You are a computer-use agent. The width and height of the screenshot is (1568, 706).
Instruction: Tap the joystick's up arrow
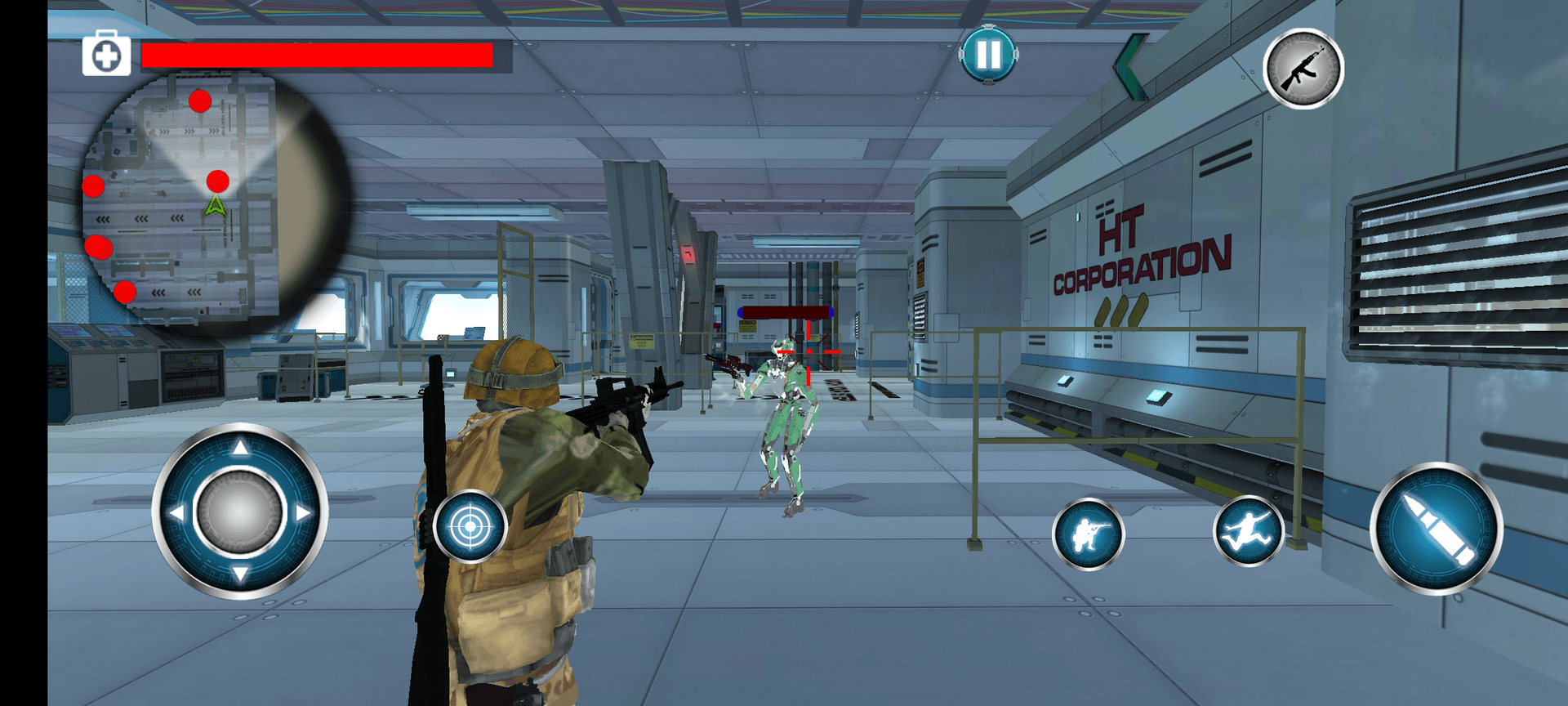pyautogui.click(x=240, y=448)
